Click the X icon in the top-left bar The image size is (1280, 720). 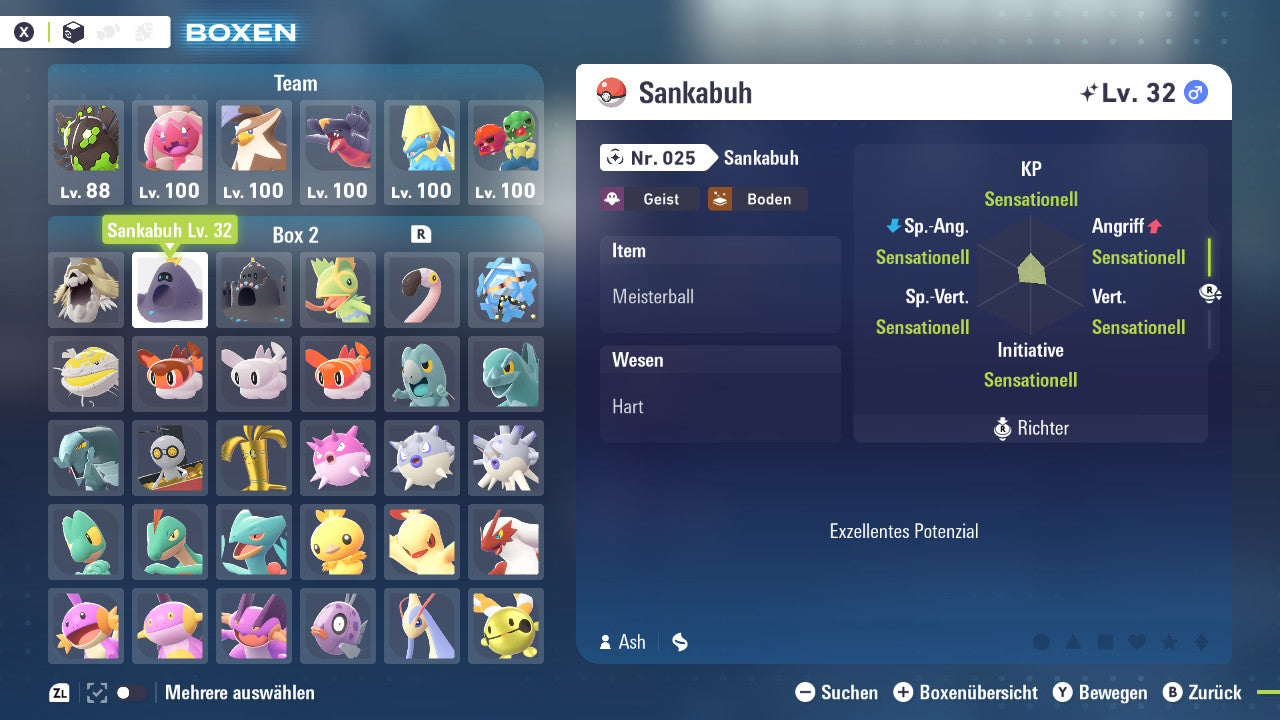[x=24, y=31]
